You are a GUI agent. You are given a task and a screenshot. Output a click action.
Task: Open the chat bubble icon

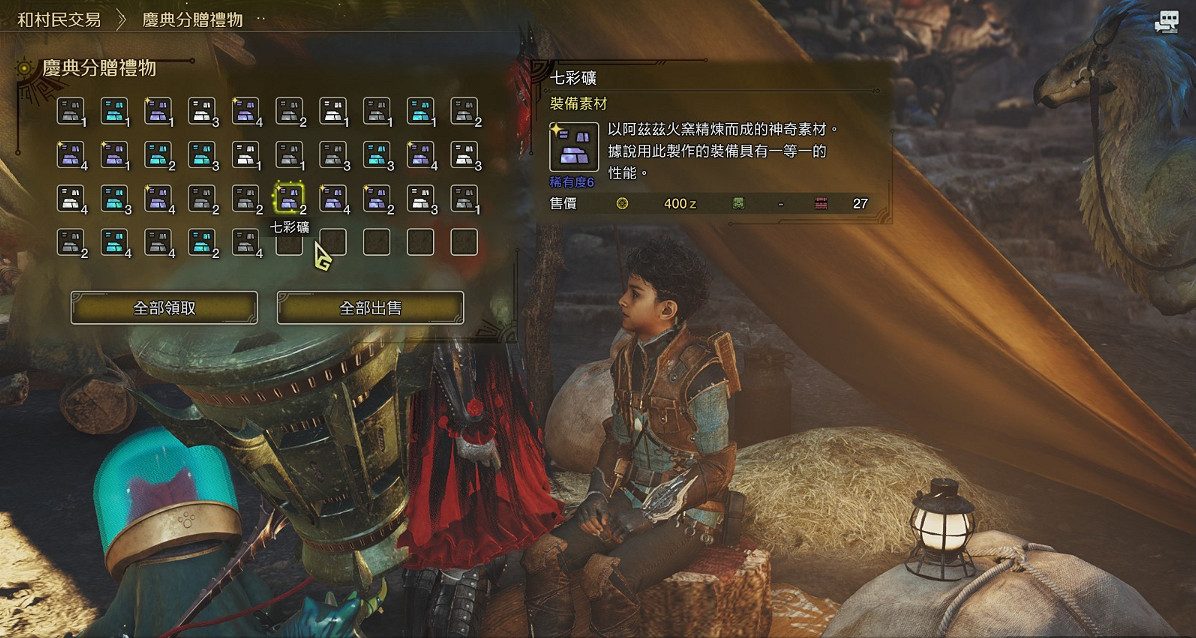1166,23
